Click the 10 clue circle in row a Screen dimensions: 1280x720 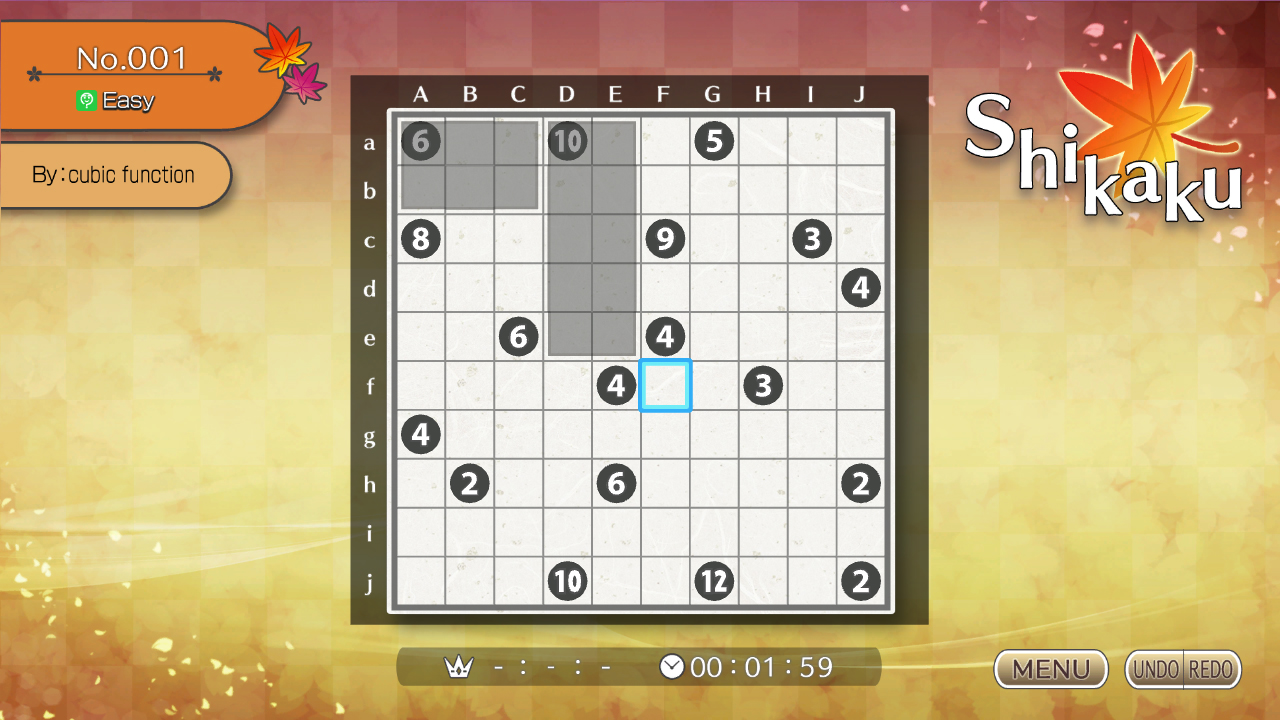tap(567, 141)
